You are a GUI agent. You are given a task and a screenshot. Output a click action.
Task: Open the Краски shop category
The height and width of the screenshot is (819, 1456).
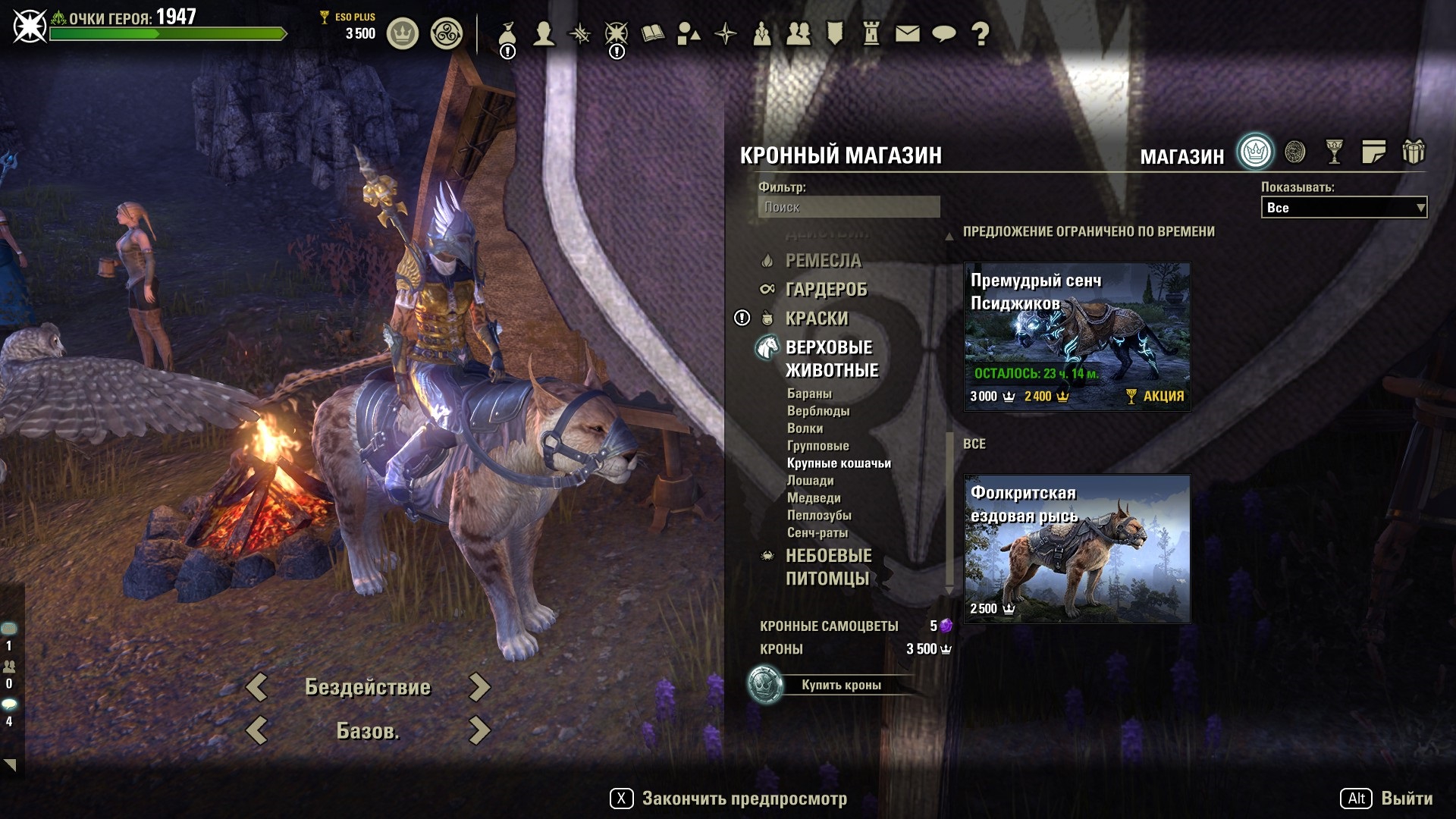tap(817, 318)
